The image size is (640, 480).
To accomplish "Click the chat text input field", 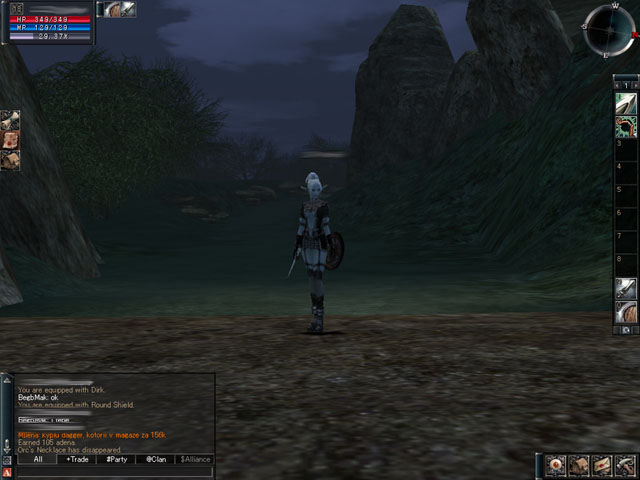I will pyautogui.click(x=115, y=472).
